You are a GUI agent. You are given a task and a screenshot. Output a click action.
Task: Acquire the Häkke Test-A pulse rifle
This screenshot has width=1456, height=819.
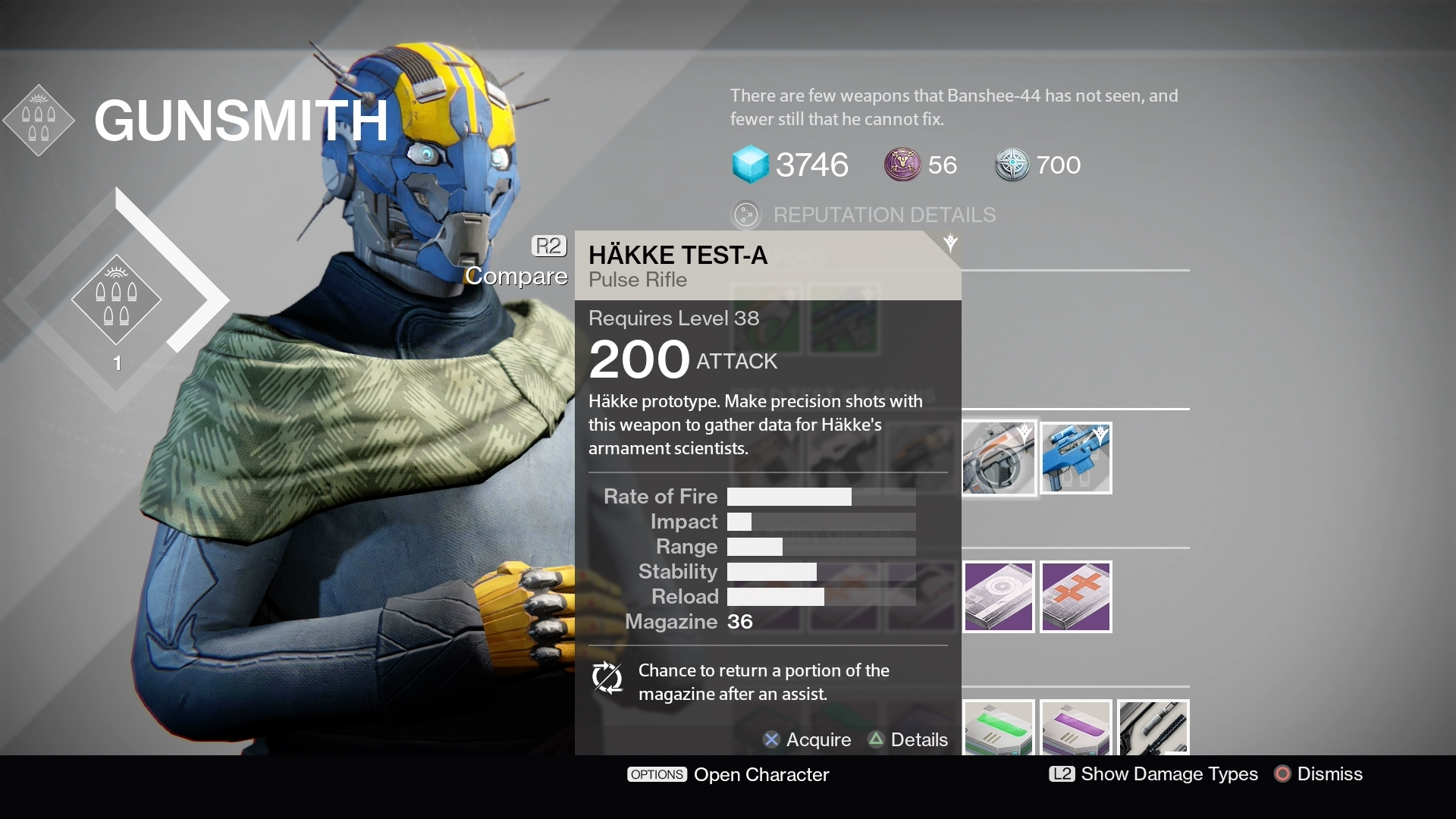coord(807,739)
